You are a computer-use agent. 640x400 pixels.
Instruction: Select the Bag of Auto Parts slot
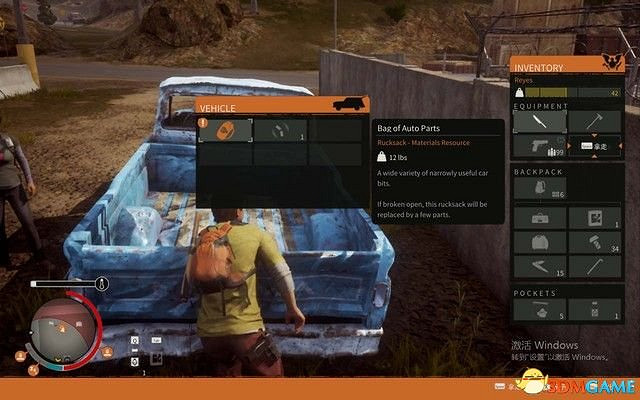(x=224, y=131)
